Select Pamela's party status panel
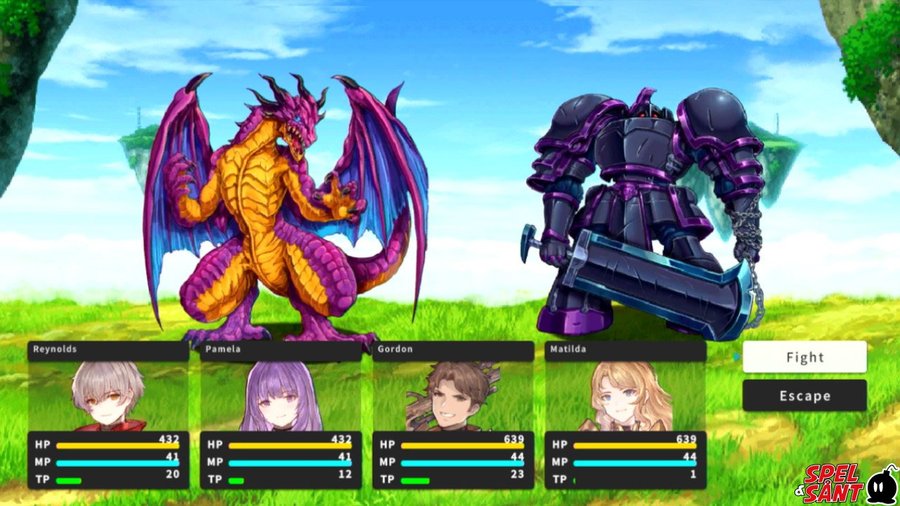The image size is (900, 506). [x=281, y=415]
